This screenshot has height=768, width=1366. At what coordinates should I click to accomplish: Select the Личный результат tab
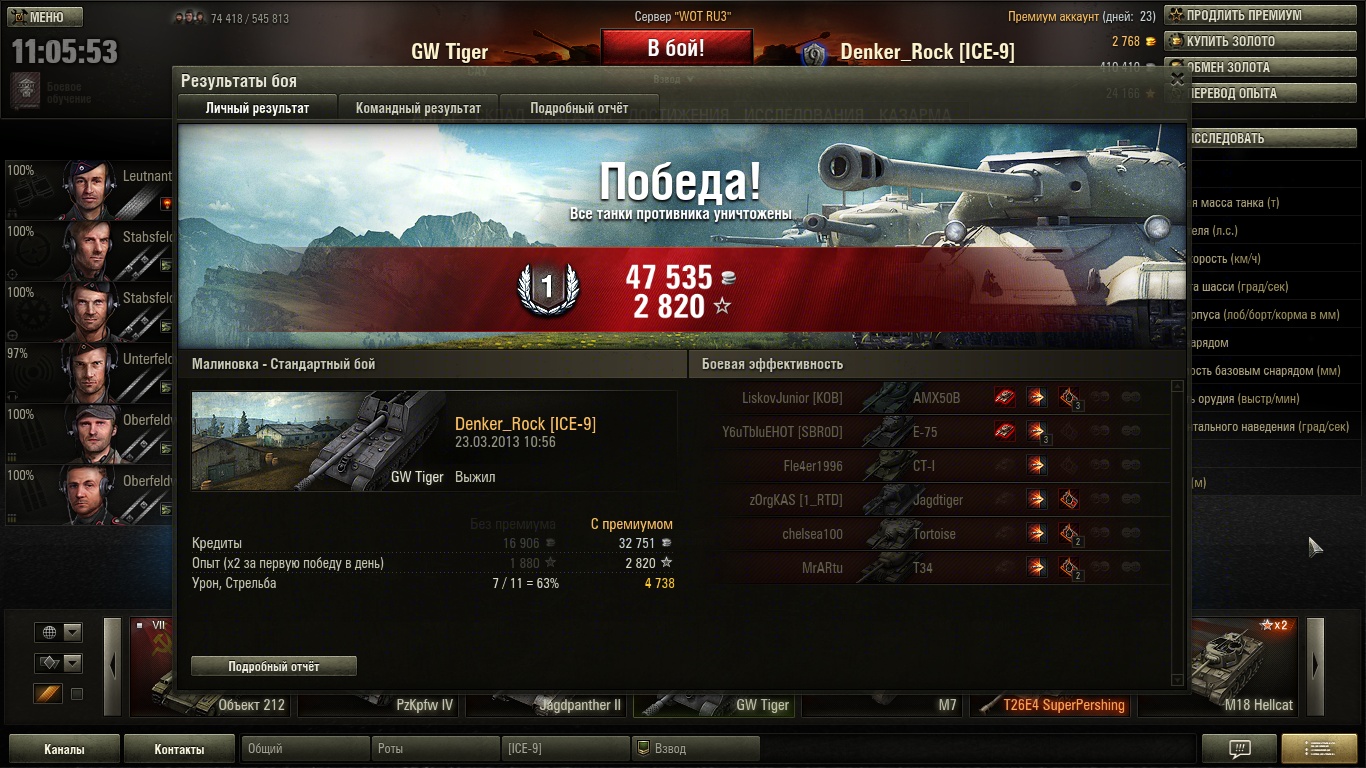coord(257,108)
